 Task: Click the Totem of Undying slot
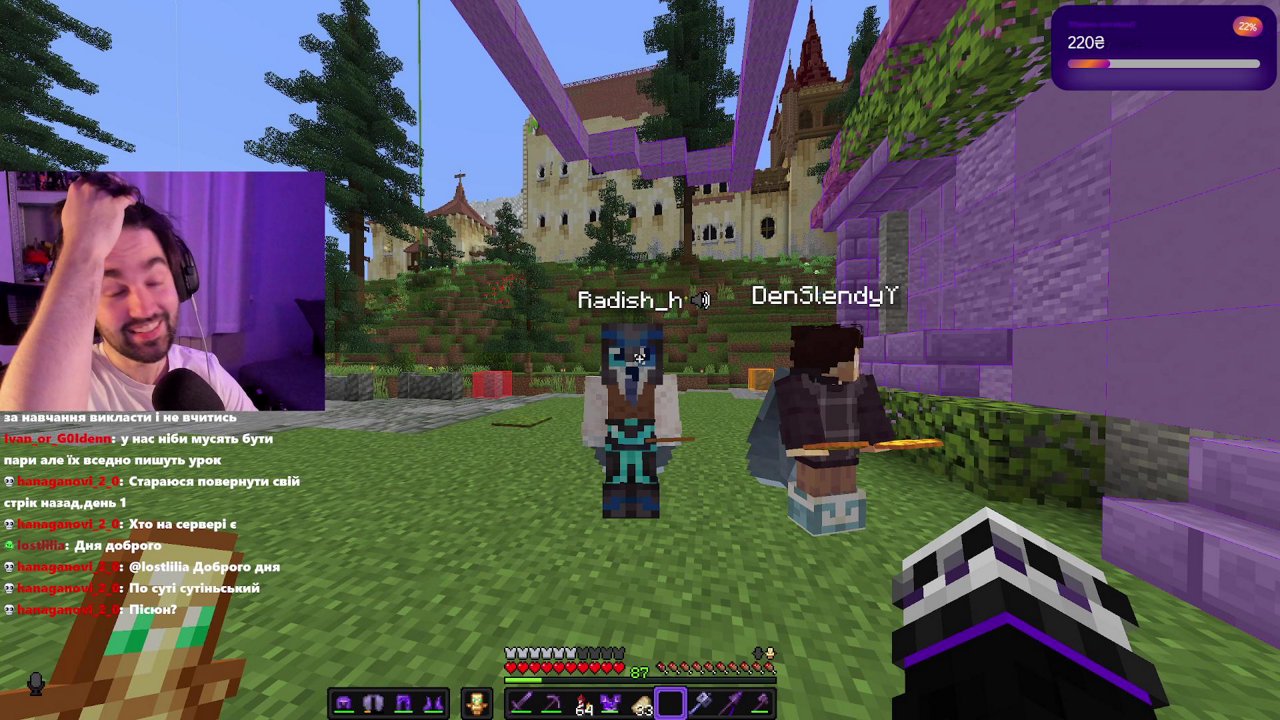(x=479, y=702)
